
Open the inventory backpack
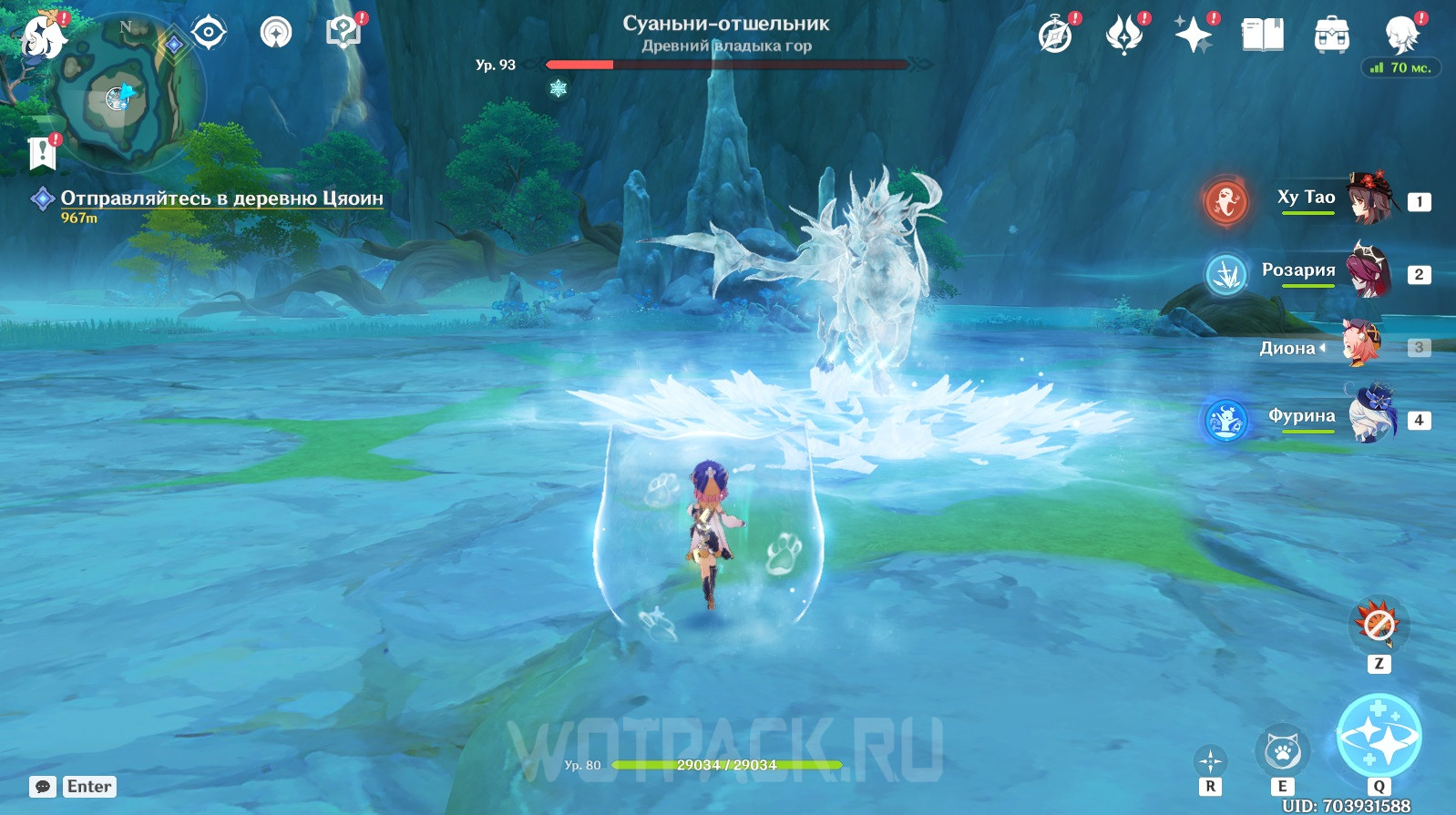click(1331, 36)
